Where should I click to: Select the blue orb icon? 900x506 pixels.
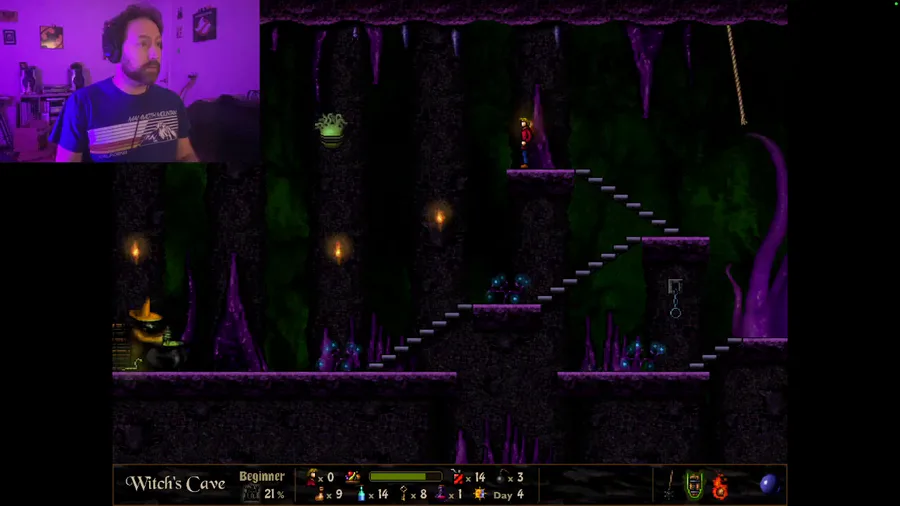(x=769, y=485)
